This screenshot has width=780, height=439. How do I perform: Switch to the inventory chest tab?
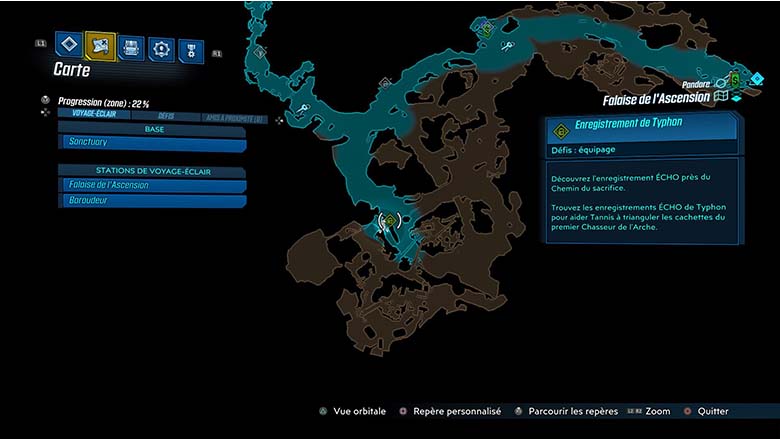point(131,47)
